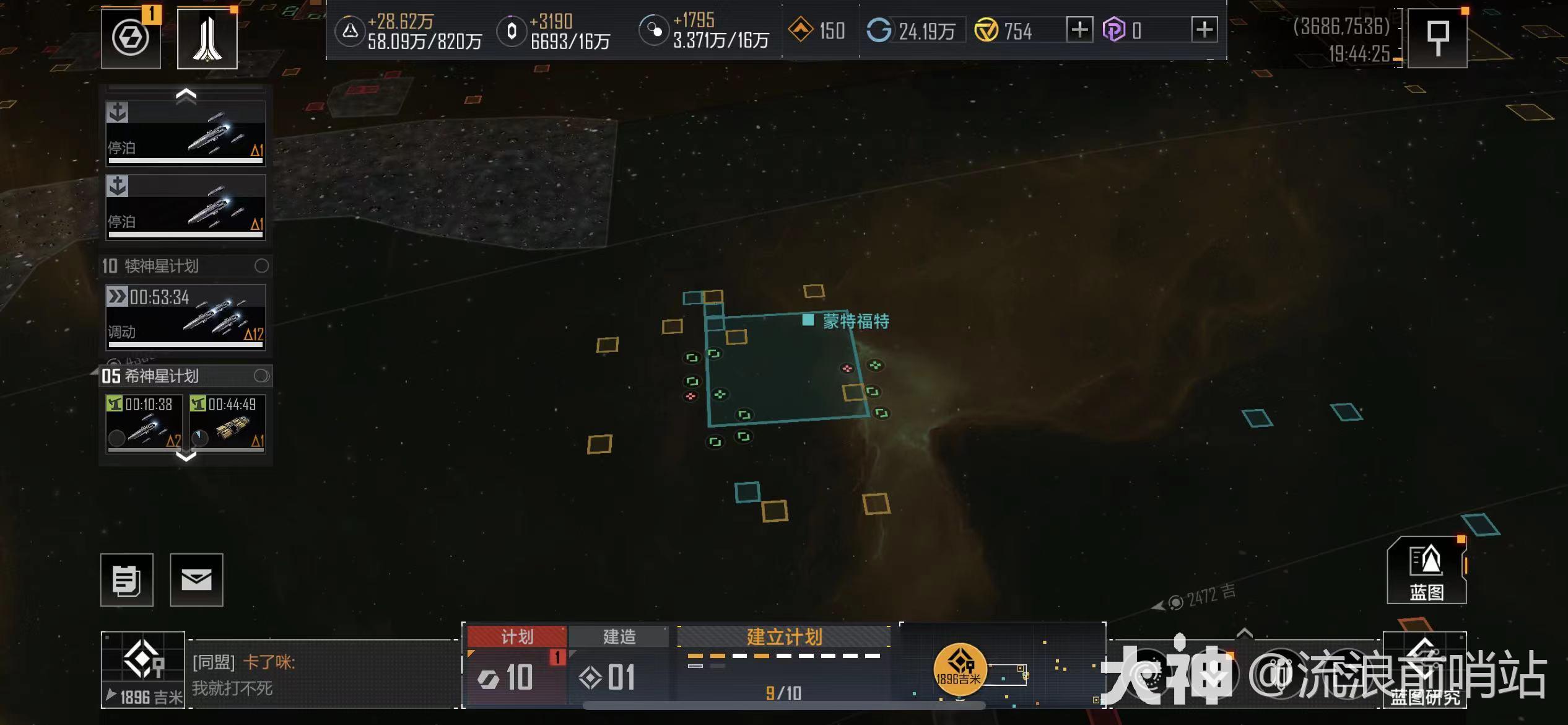Click 建立计划 to create a plan
1568x725 pixels.
click(x=784, y=636)
